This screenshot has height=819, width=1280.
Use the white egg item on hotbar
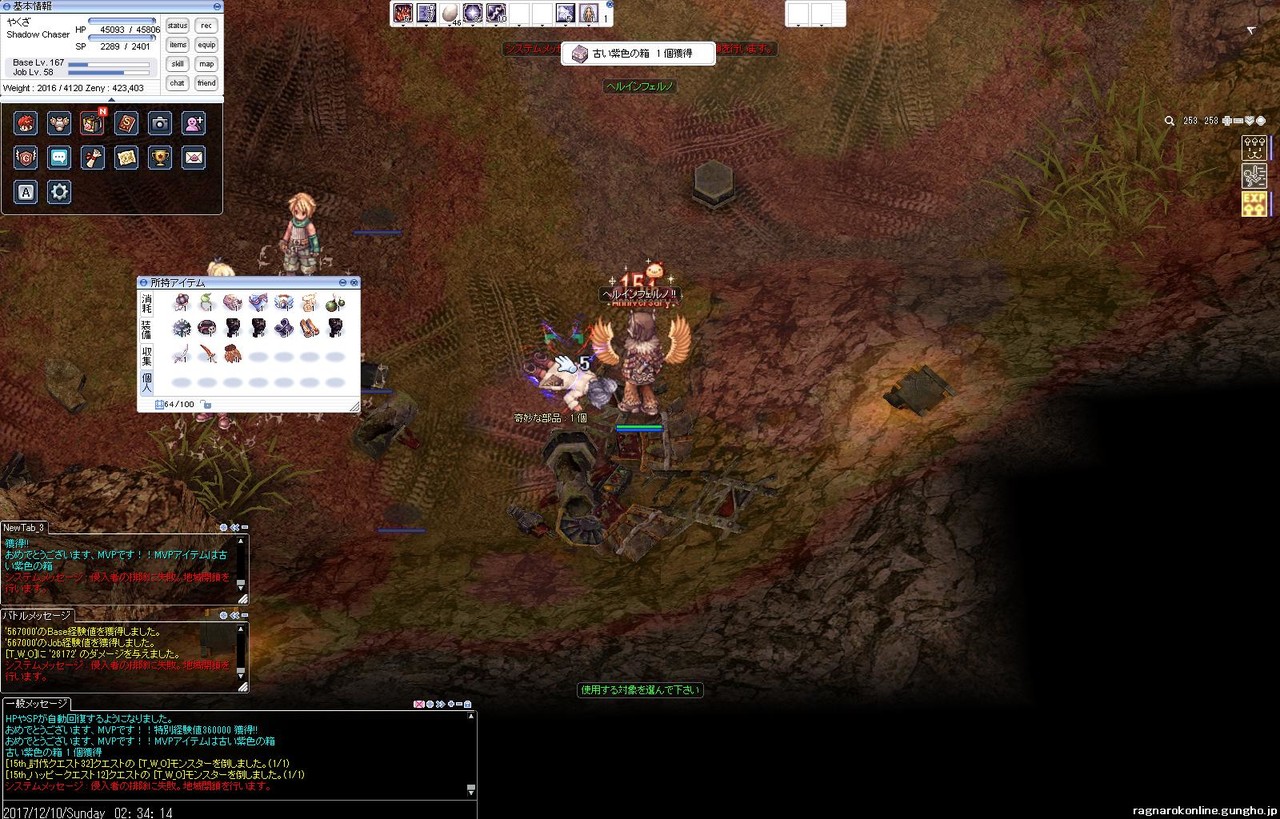(x=450, y=13)
